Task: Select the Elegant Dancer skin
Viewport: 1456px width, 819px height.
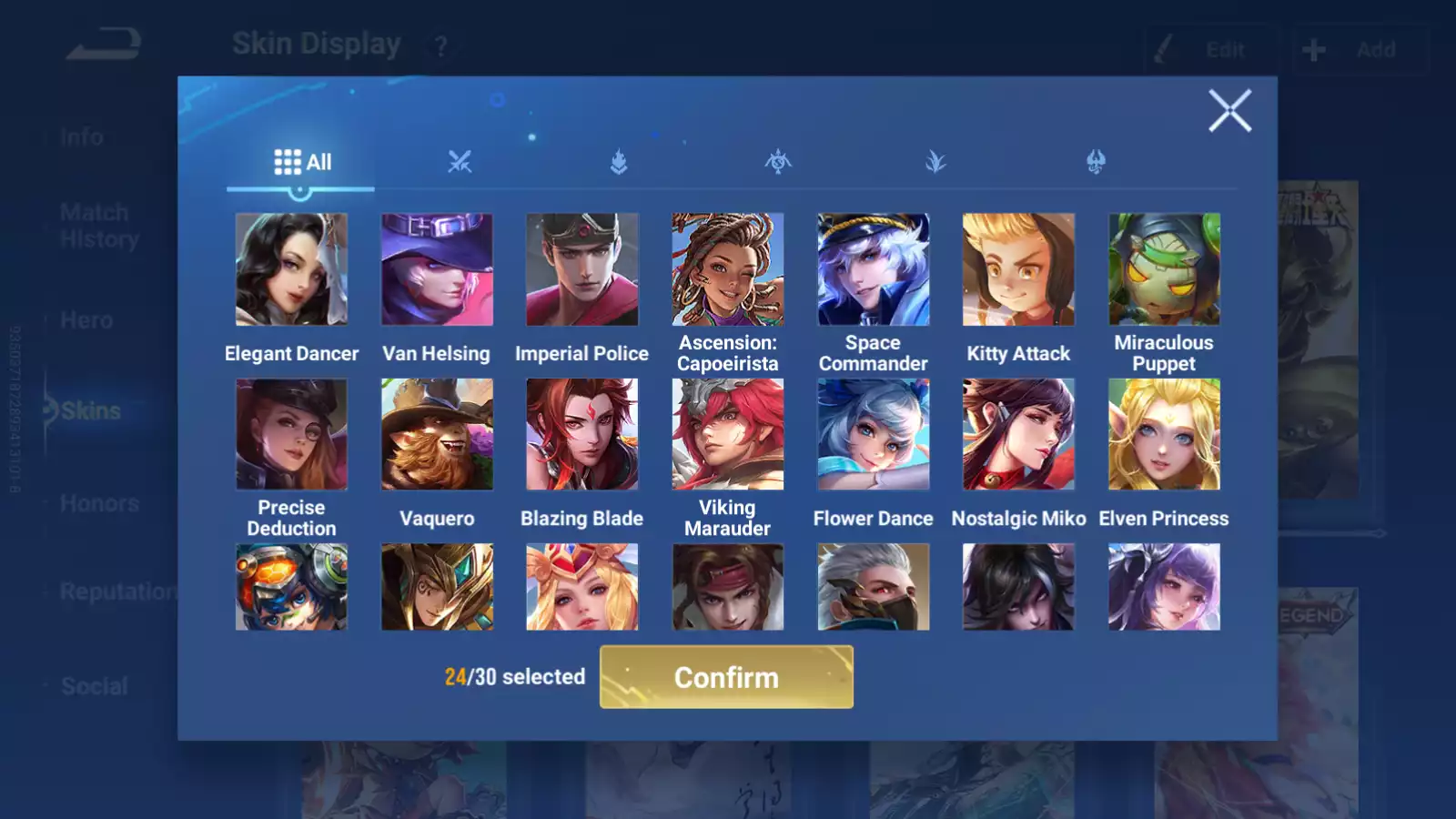Action: click(x=291, y=269)
